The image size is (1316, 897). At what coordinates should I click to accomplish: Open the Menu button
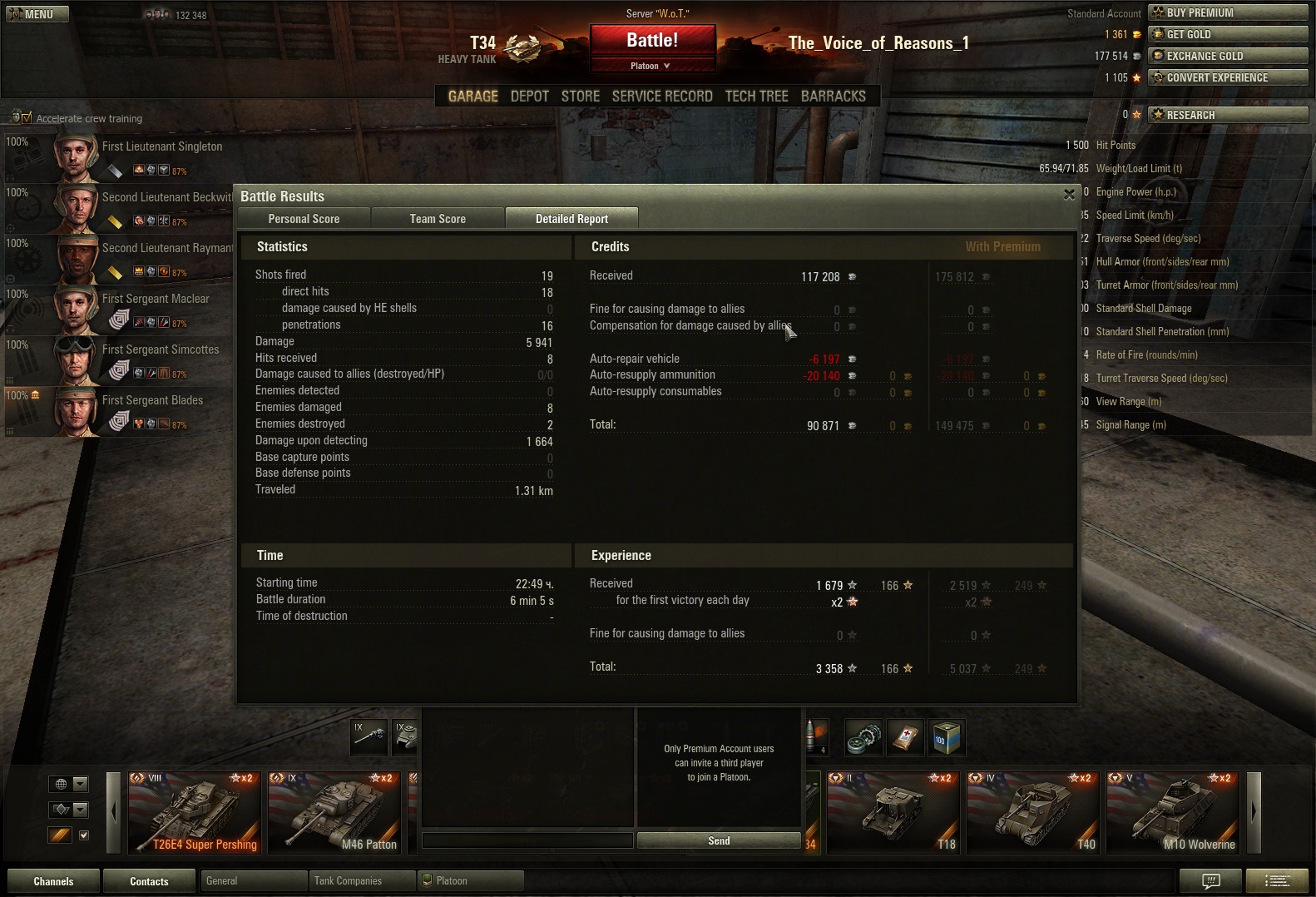[x=37, y=14]
